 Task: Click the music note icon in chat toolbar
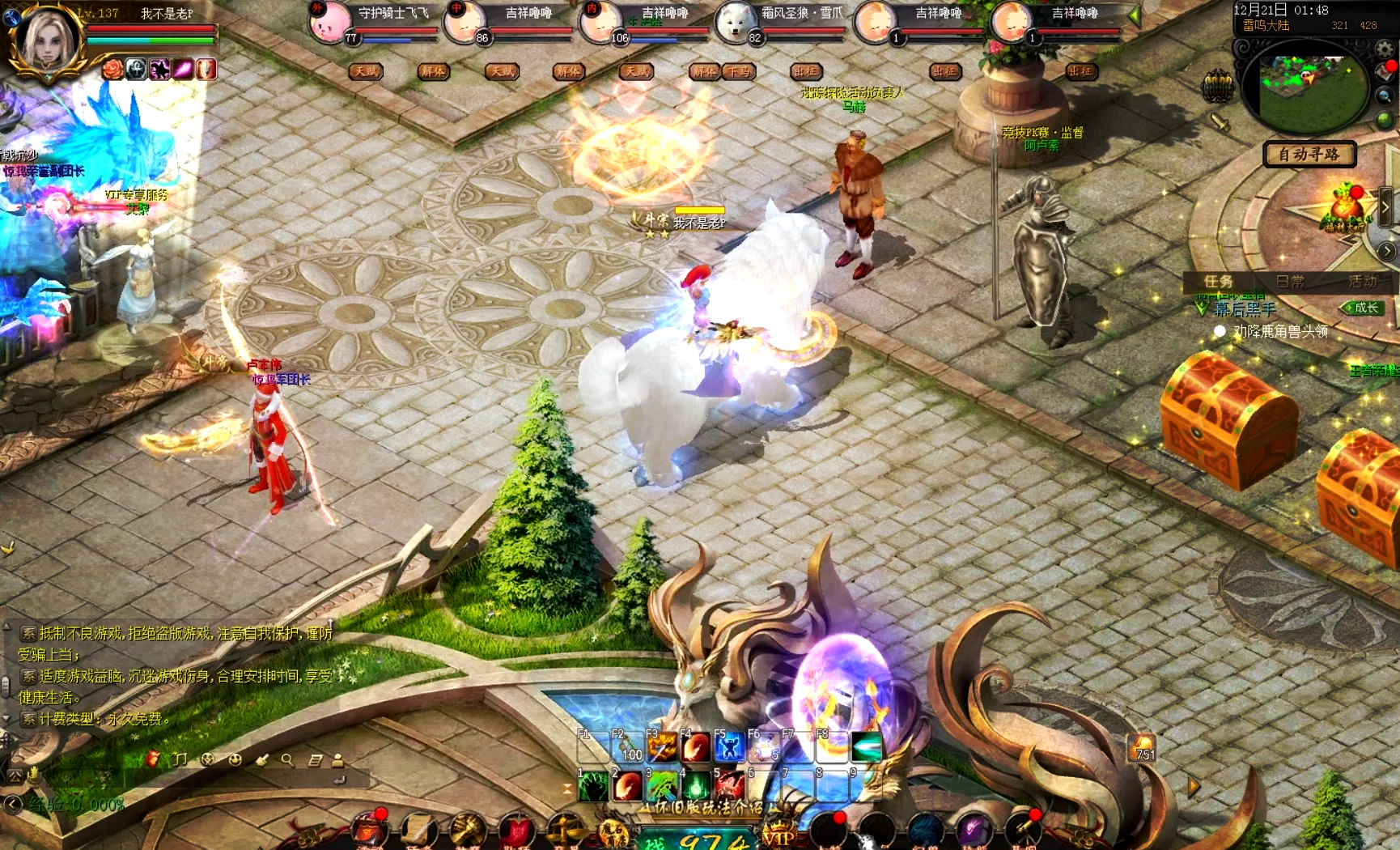179,759
